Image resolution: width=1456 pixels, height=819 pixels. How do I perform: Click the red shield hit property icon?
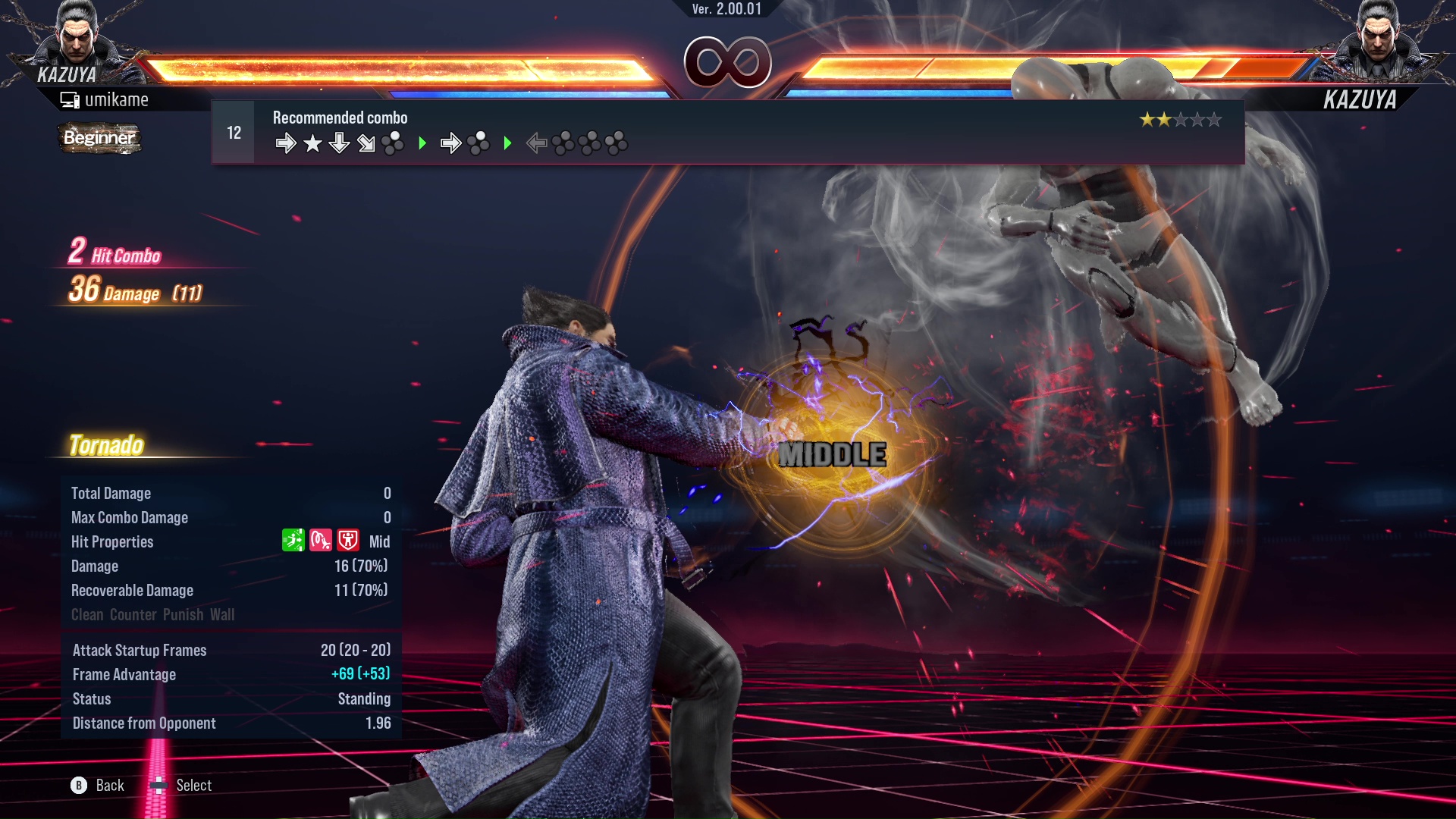pos(348,541)
